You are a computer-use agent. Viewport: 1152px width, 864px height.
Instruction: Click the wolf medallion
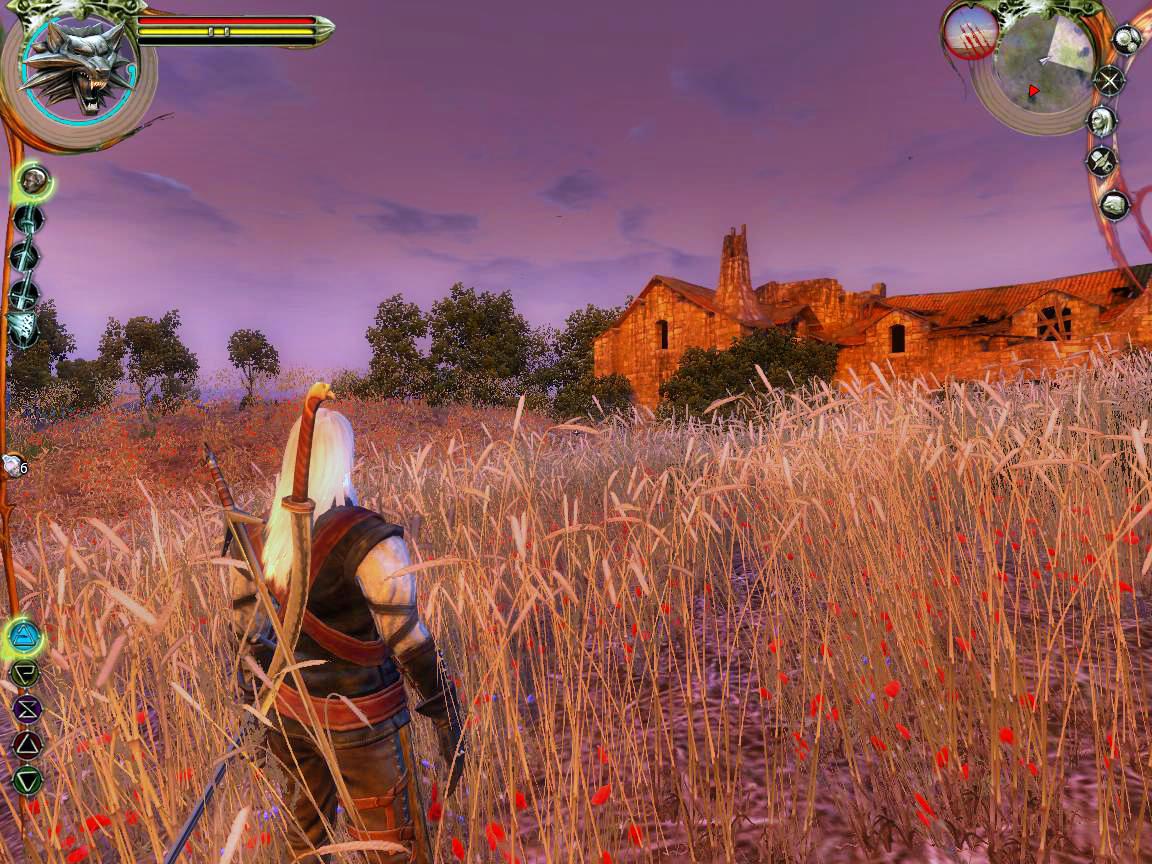78,68
